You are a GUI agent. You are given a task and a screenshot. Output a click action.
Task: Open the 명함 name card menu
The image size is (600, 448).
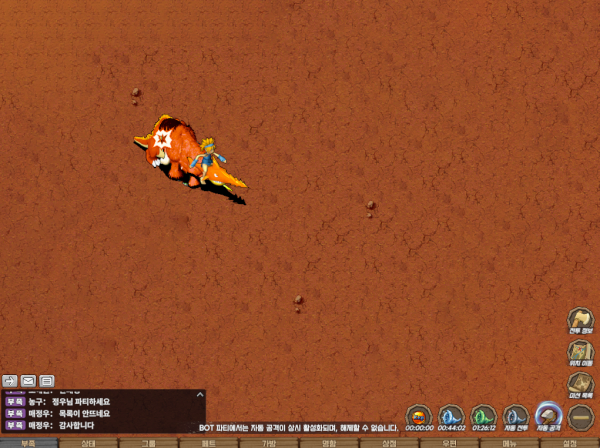(x=328, y=442)
